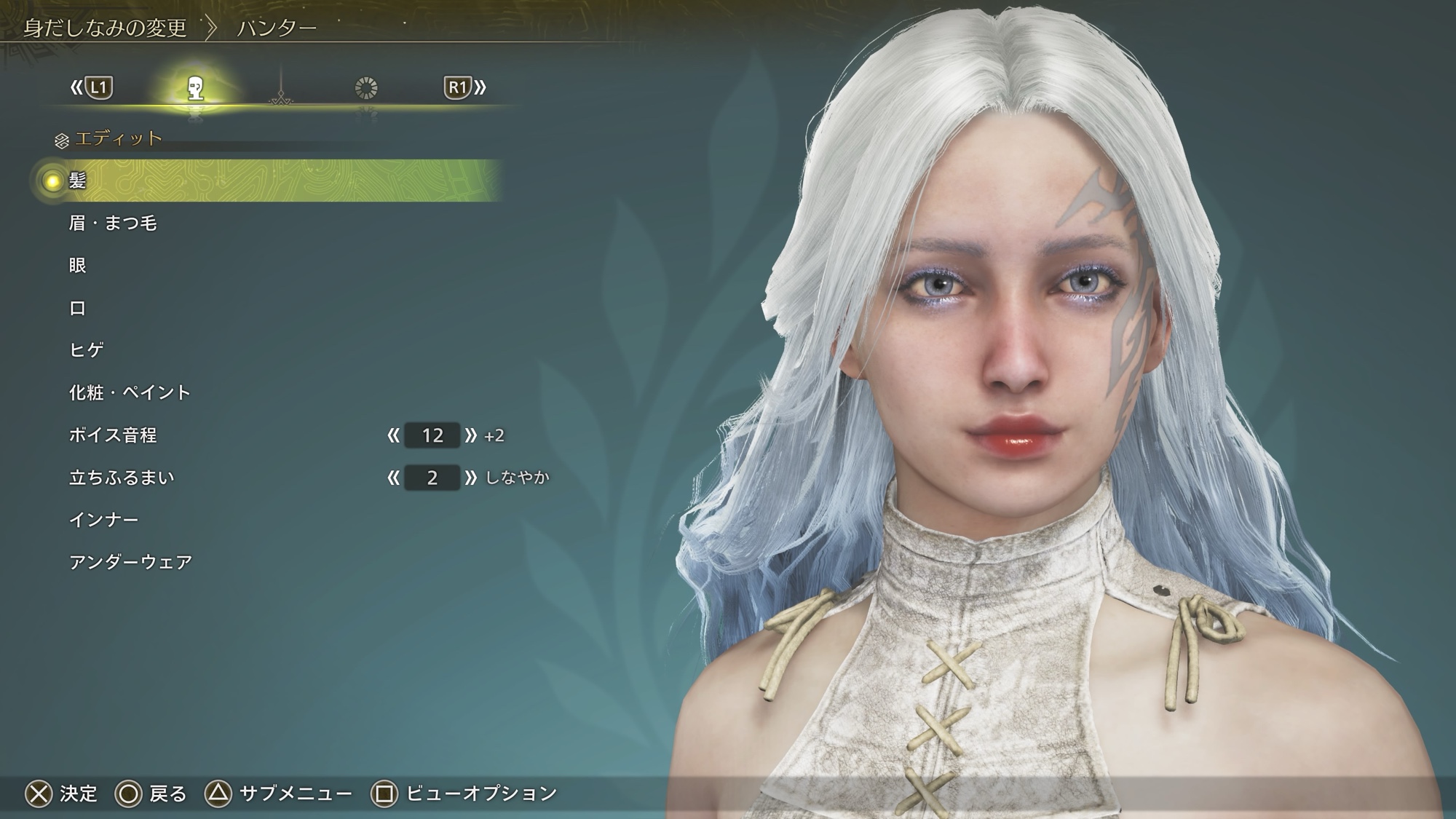Screen dimensions: 1456x819
Task: Click the left arrow for 立ちふるまい demeanor
Action: tap(394, 478)
